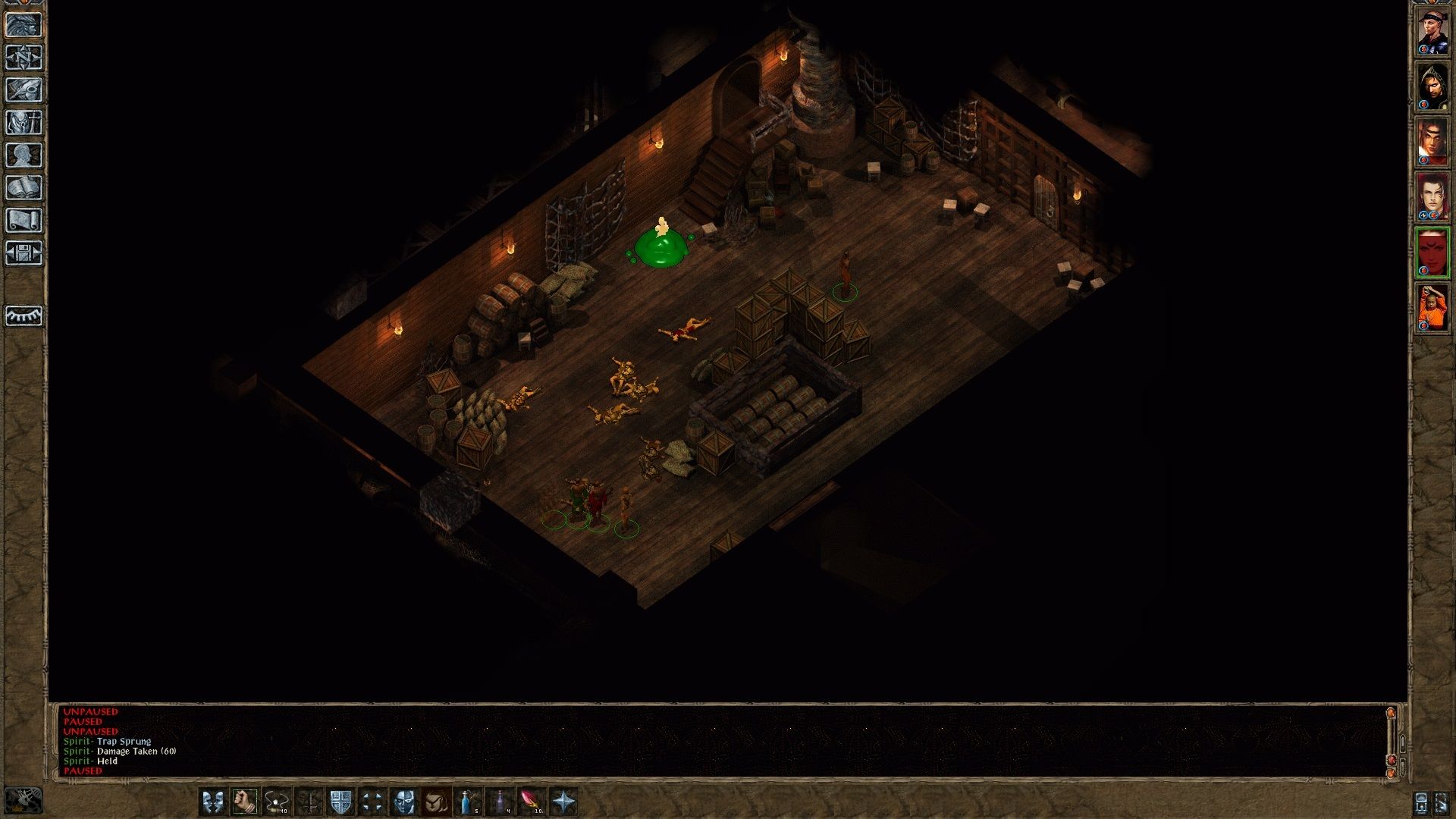The image size is (1456, 819).
Task: Open the inventory screen button
Action: coord(24,123)
